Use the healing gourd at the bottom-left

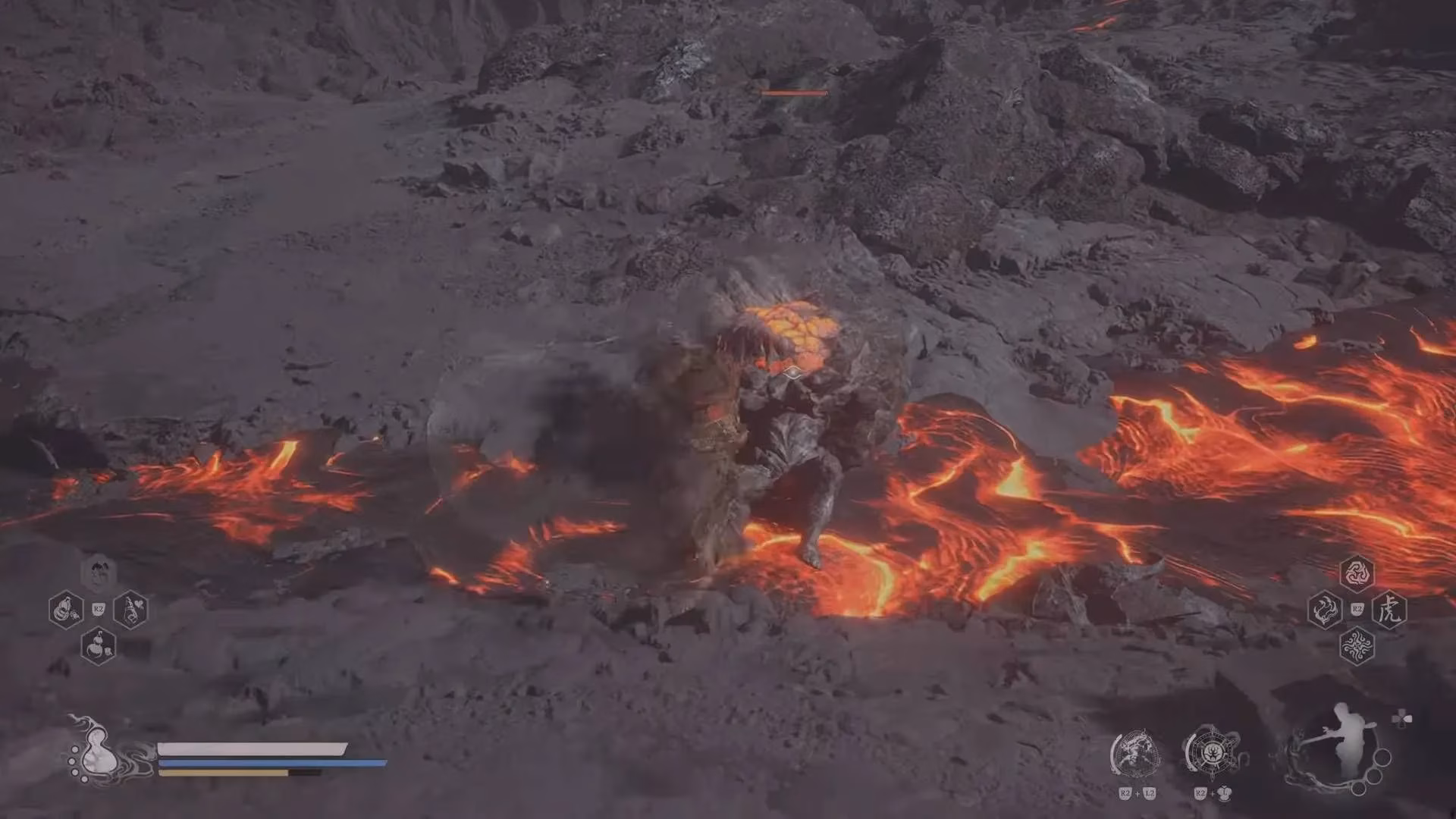click(98, 751)
